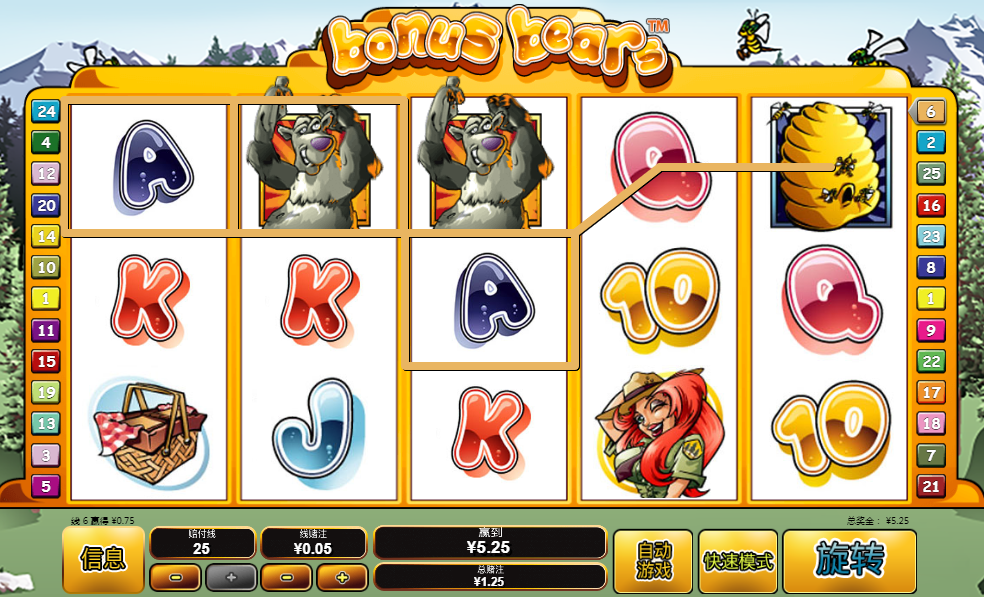Increase the number of paylines (赔付线)
Viewport: 984px width, 597px height.
point(231,577)
